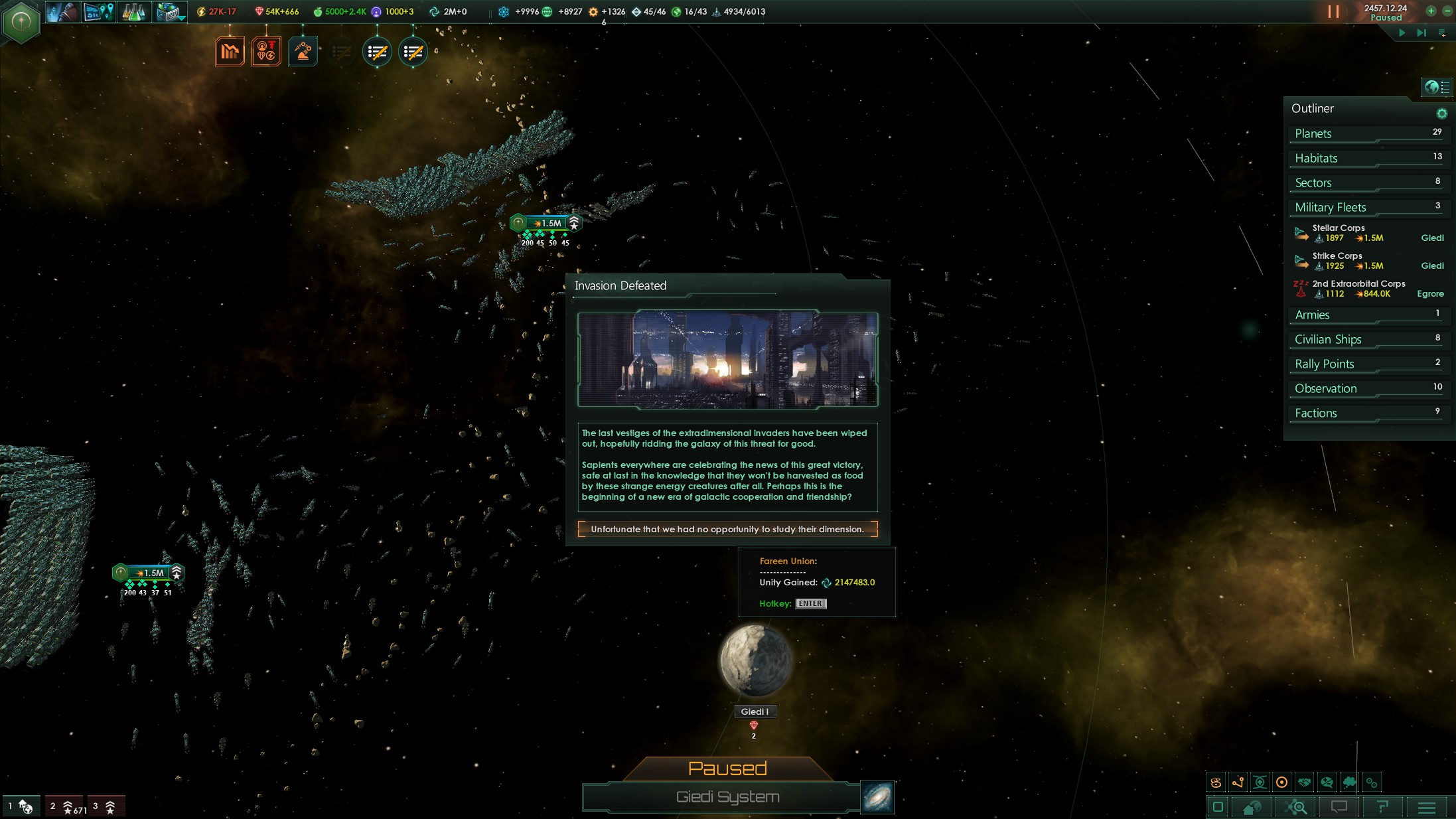Open the galaxy map view
Screen dimensions: 1456x819
pyautogui.click(x=877, y=797)
